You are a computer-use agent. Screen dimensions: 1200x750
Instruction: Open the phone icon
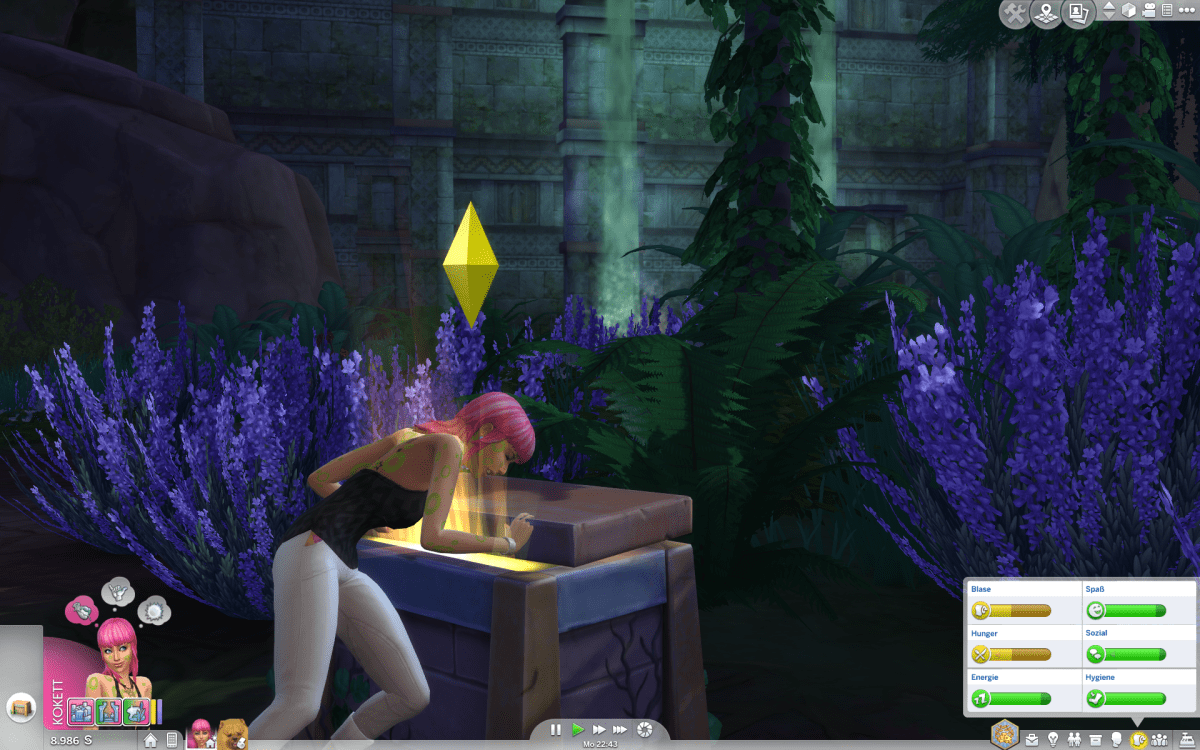pyautogui.click(x=172, y=741)
